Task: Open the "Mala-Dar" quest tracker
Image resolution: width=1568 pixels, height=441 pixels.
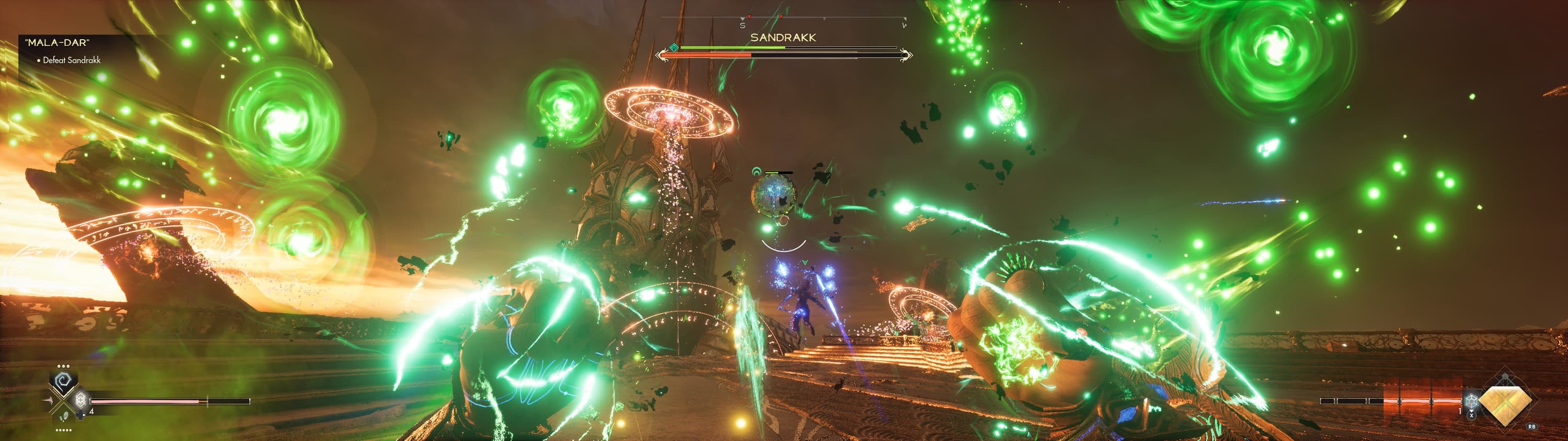Action: [x=57, y=42]
